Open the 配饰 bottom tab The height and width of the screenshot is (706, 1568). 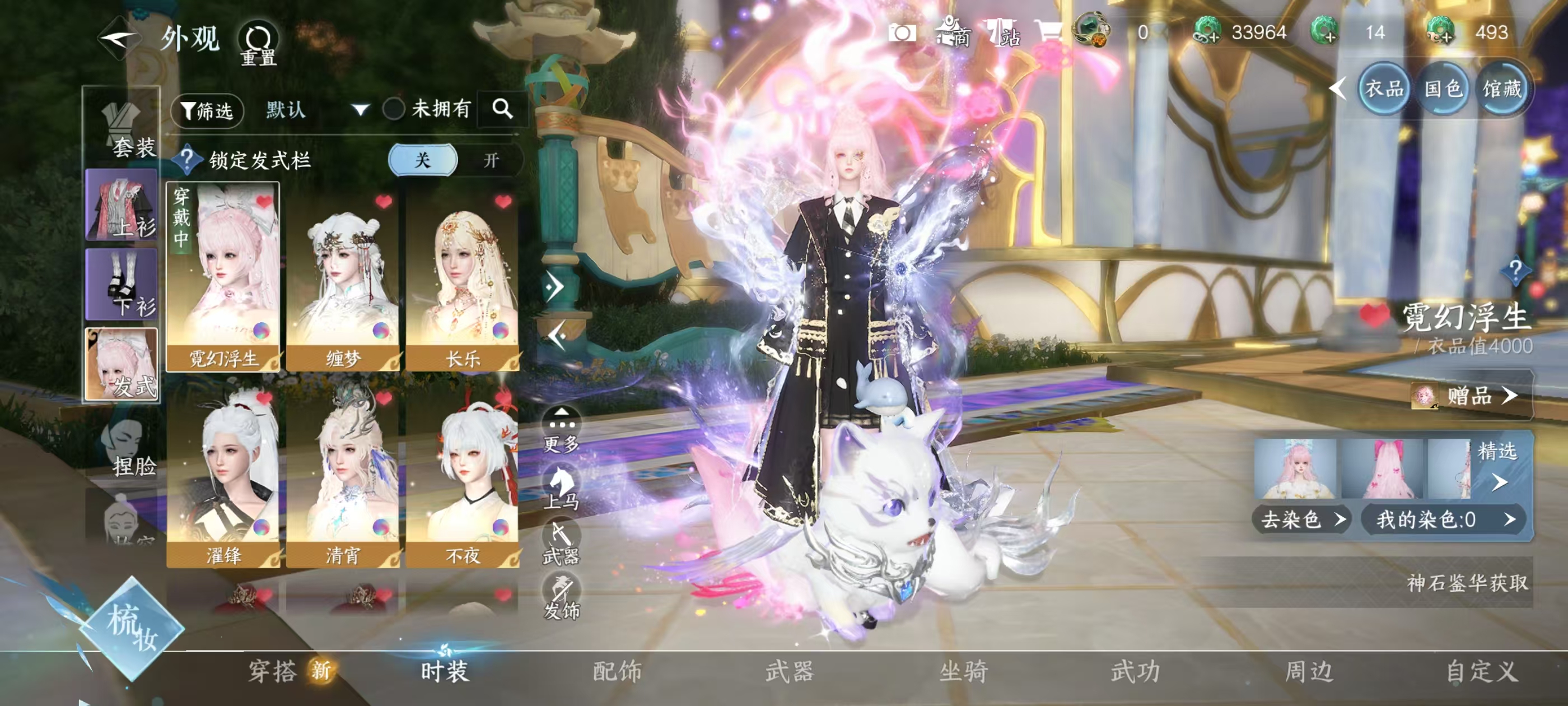(617, 671)
